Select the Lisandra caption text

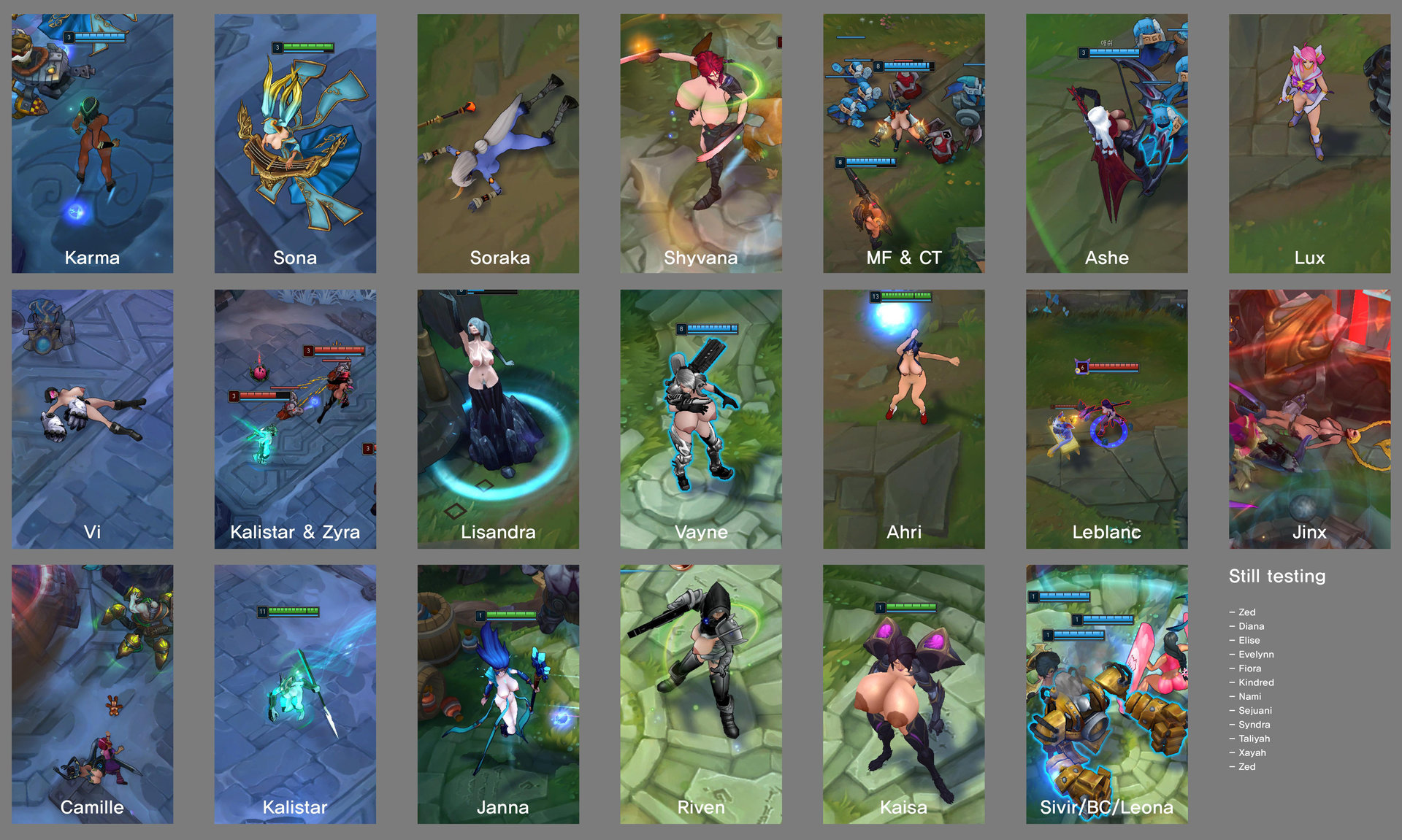(498, 532)
